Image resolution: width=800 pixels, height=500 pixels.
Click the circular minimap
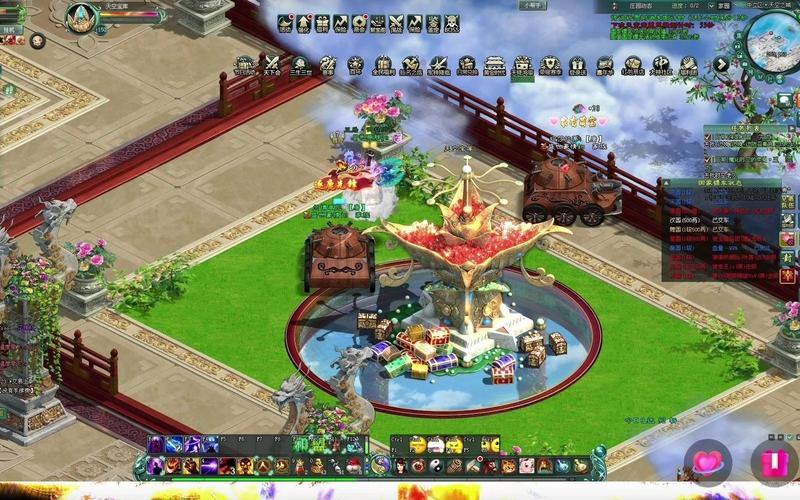(x=771, y=38)
